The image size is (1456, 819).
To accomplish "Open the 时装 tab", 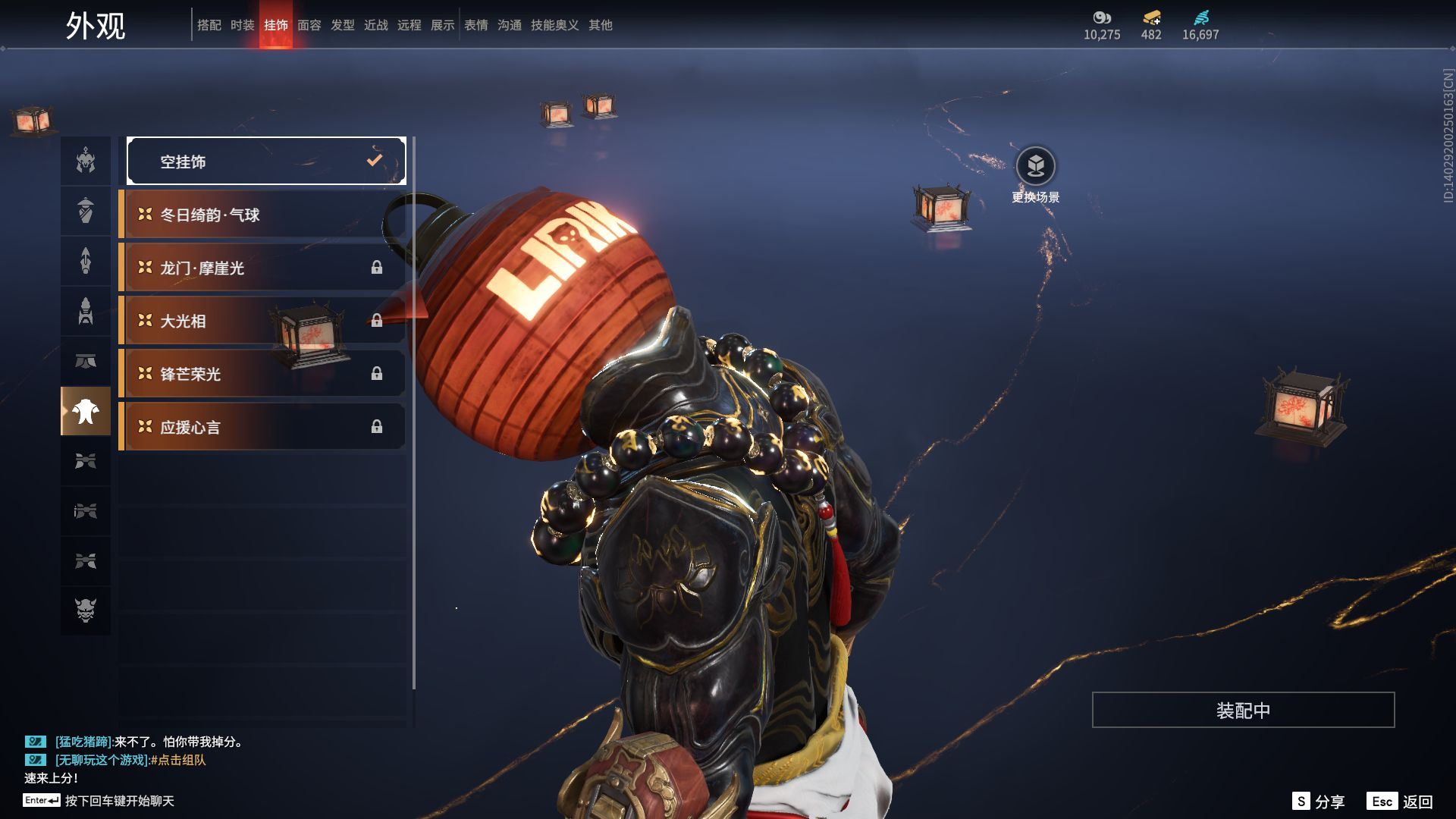I will 242,25.
